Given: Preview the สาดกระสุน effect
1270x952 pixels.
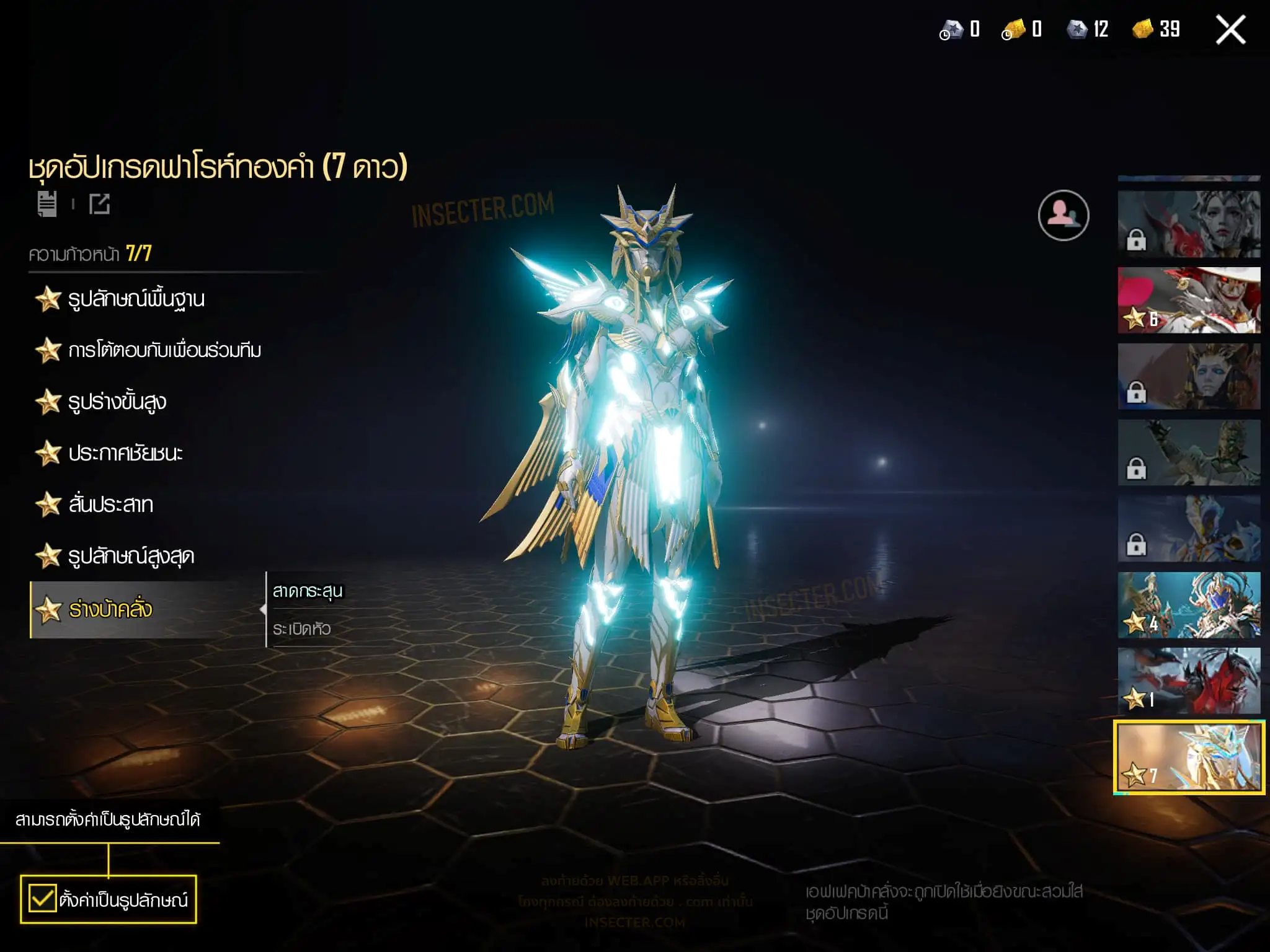Looking at the screenshot, I should [308, 591].
